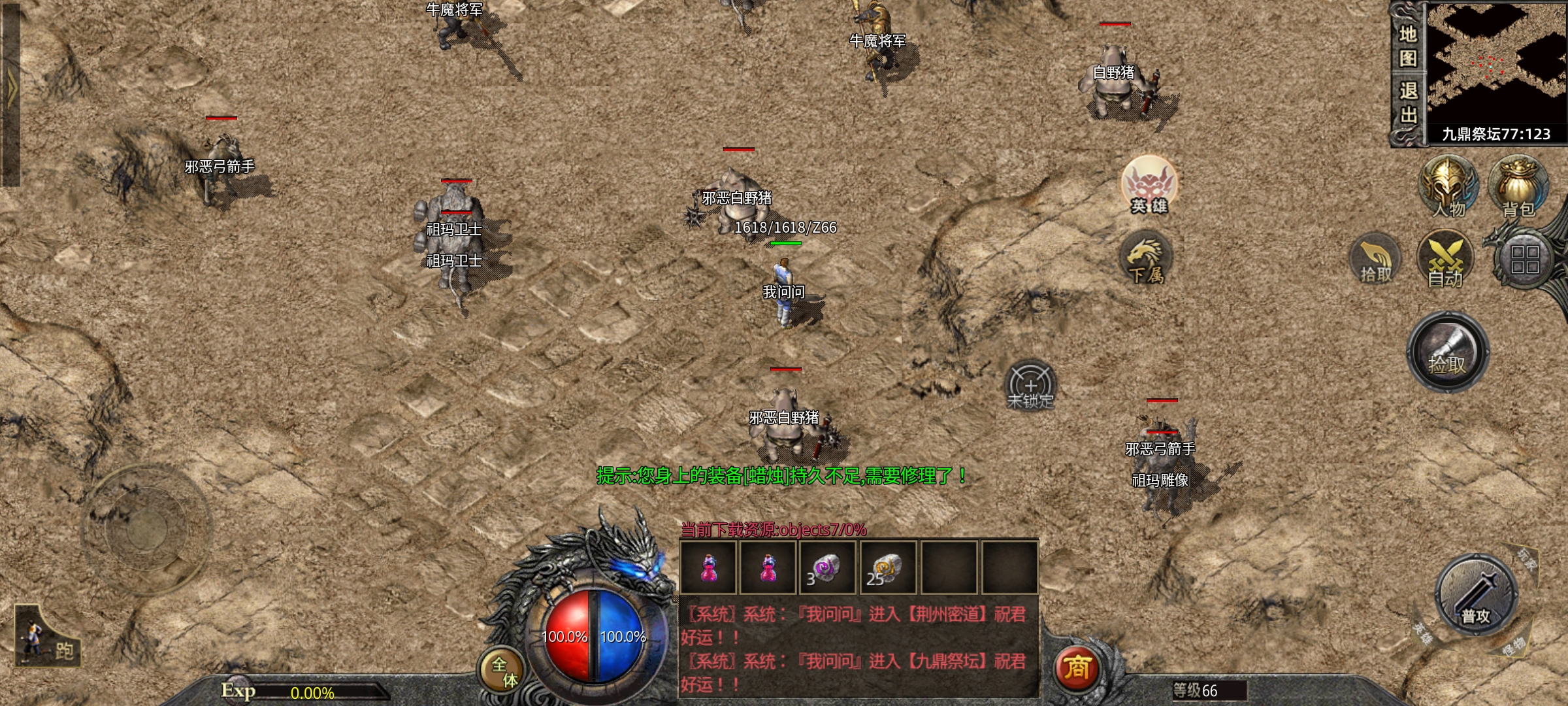Viewport: 1568px width, 706px height.
Task: Tap the 退出 exit button
Action: click(1407, 103)
